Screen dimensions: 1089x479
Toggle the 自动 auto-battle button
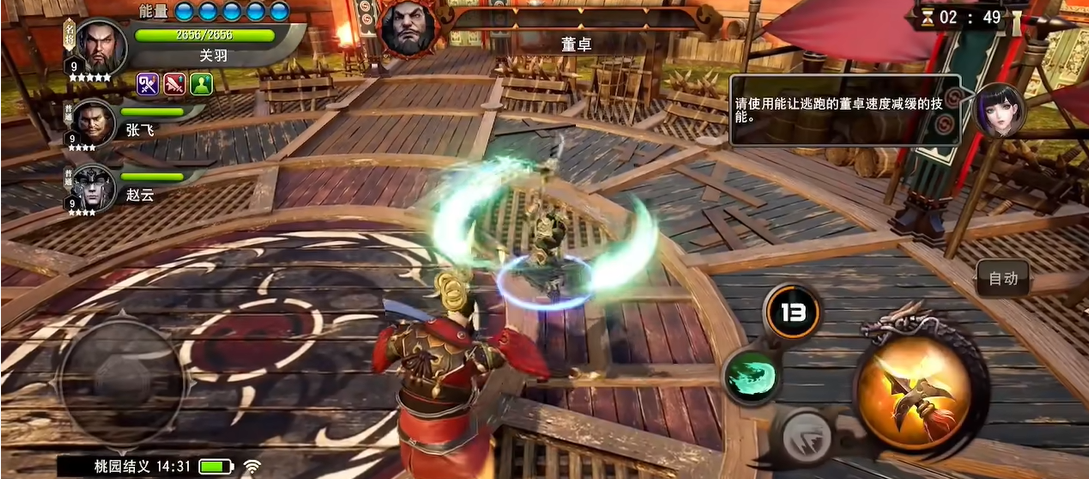pyautogui.click(x=1003, y=278)
